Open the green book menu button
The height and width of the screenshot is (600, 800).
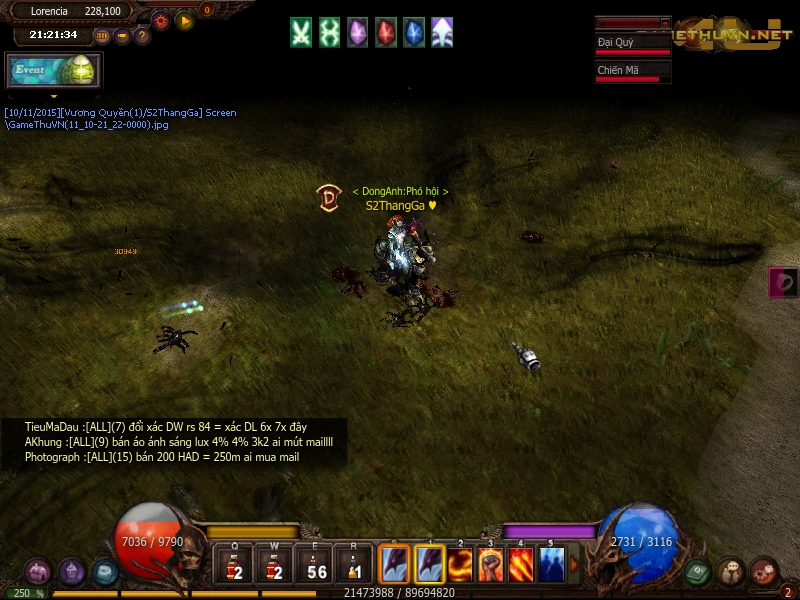point(698,571)
